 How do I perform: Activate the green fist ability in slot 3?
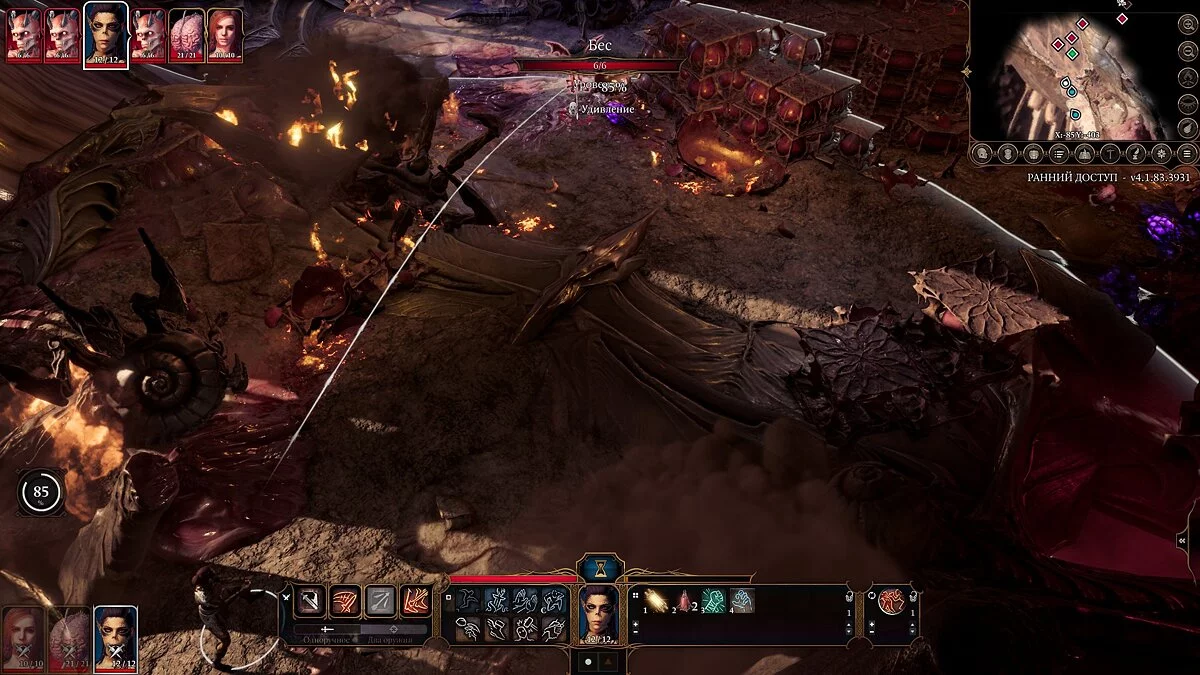click(713, 600)
